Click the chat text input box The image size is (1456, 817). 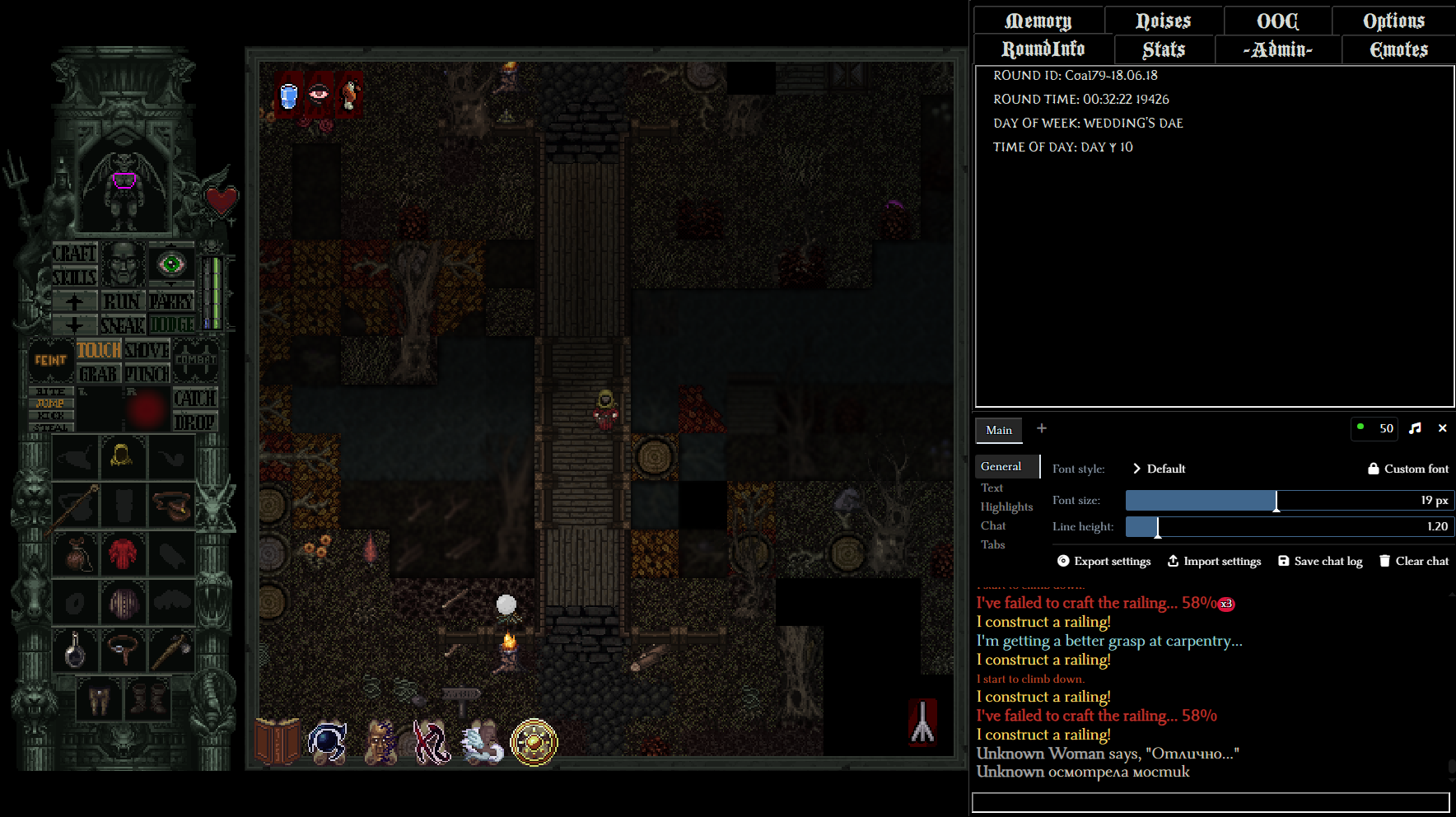[x=1210, y=802]
